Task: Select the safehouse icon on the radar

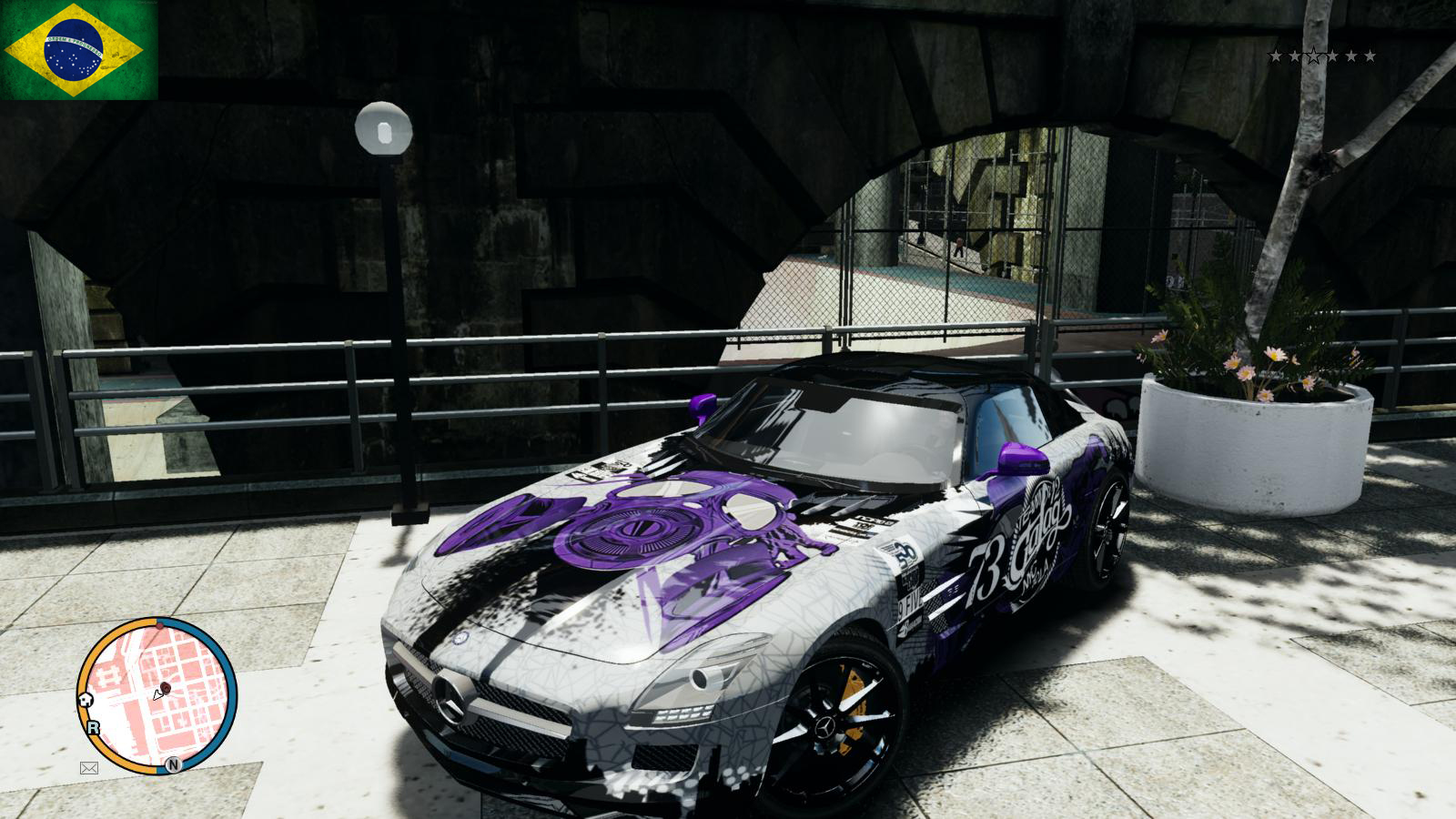Action: 86,699
